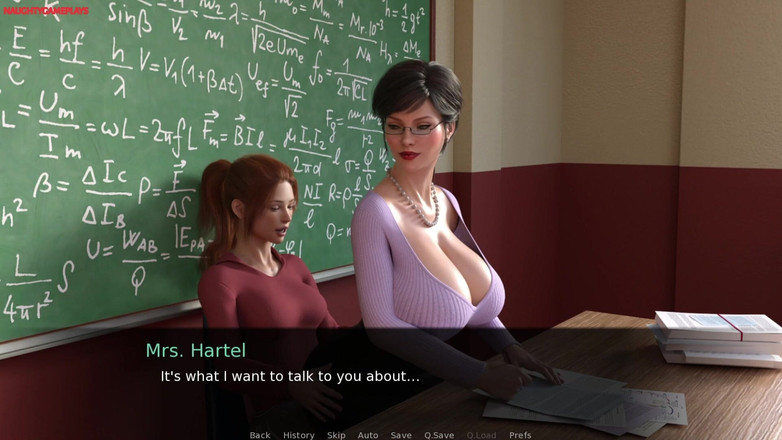The width and height of the screenshot is (782, 440).
Task: Open the Save game menu
Action: 401,435
